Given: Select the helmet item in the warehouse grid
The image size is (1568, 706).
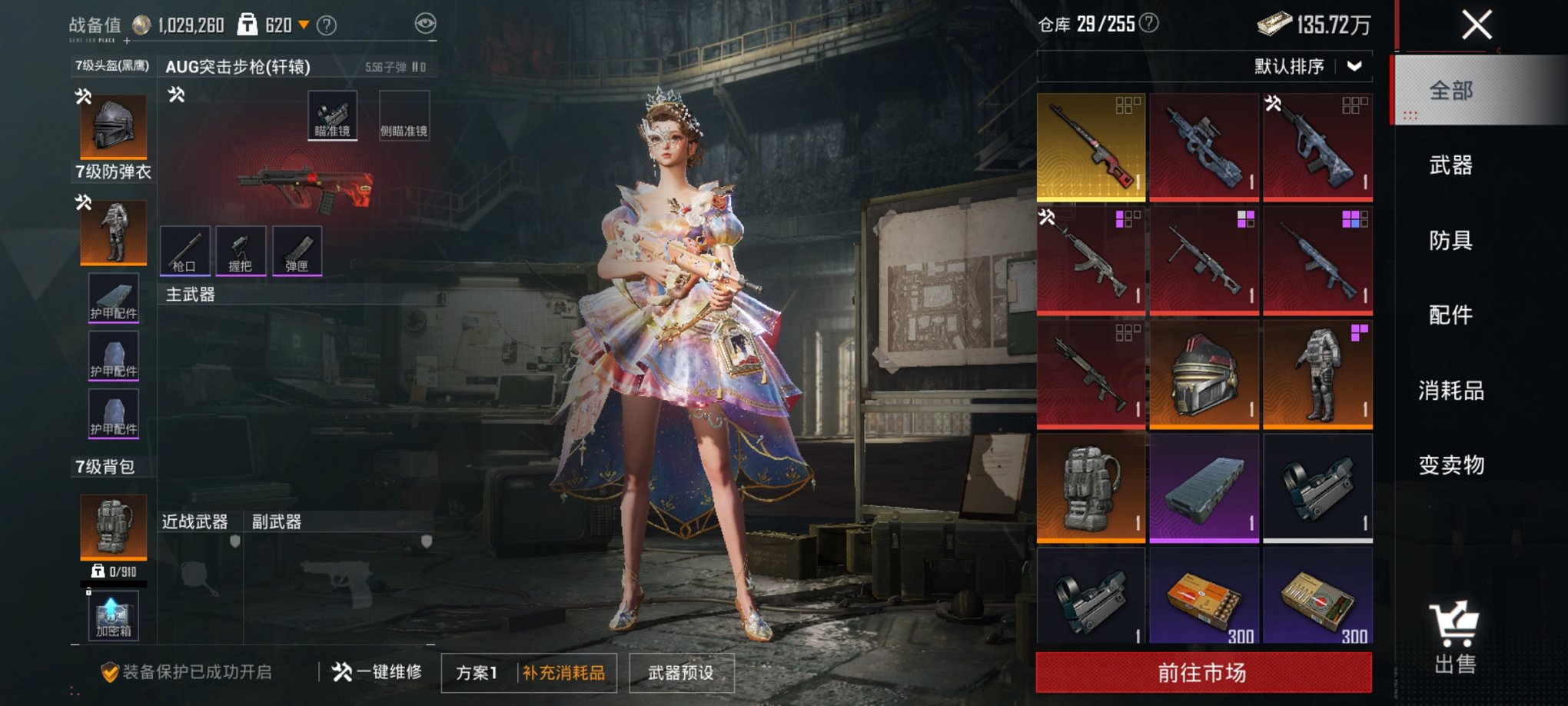Looking at the screenshot, I should coord(1204,375).
